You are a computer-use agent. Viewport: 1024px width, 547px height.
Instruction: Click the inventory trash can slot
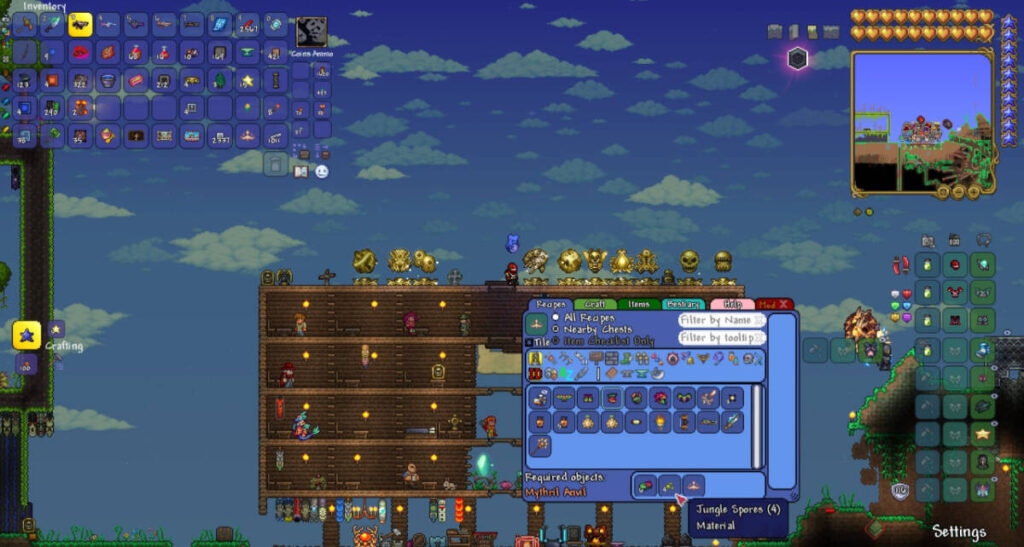coord(276,163)
